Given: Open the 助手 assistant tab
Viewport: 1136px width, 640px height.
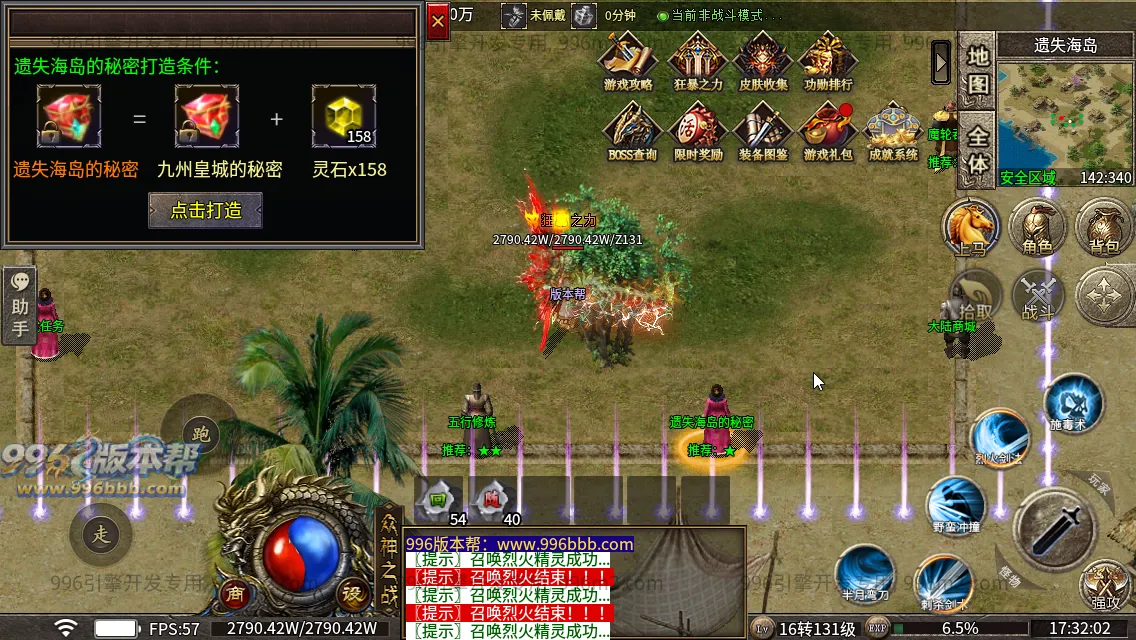Looking at the screenshot, I should 20,306.
